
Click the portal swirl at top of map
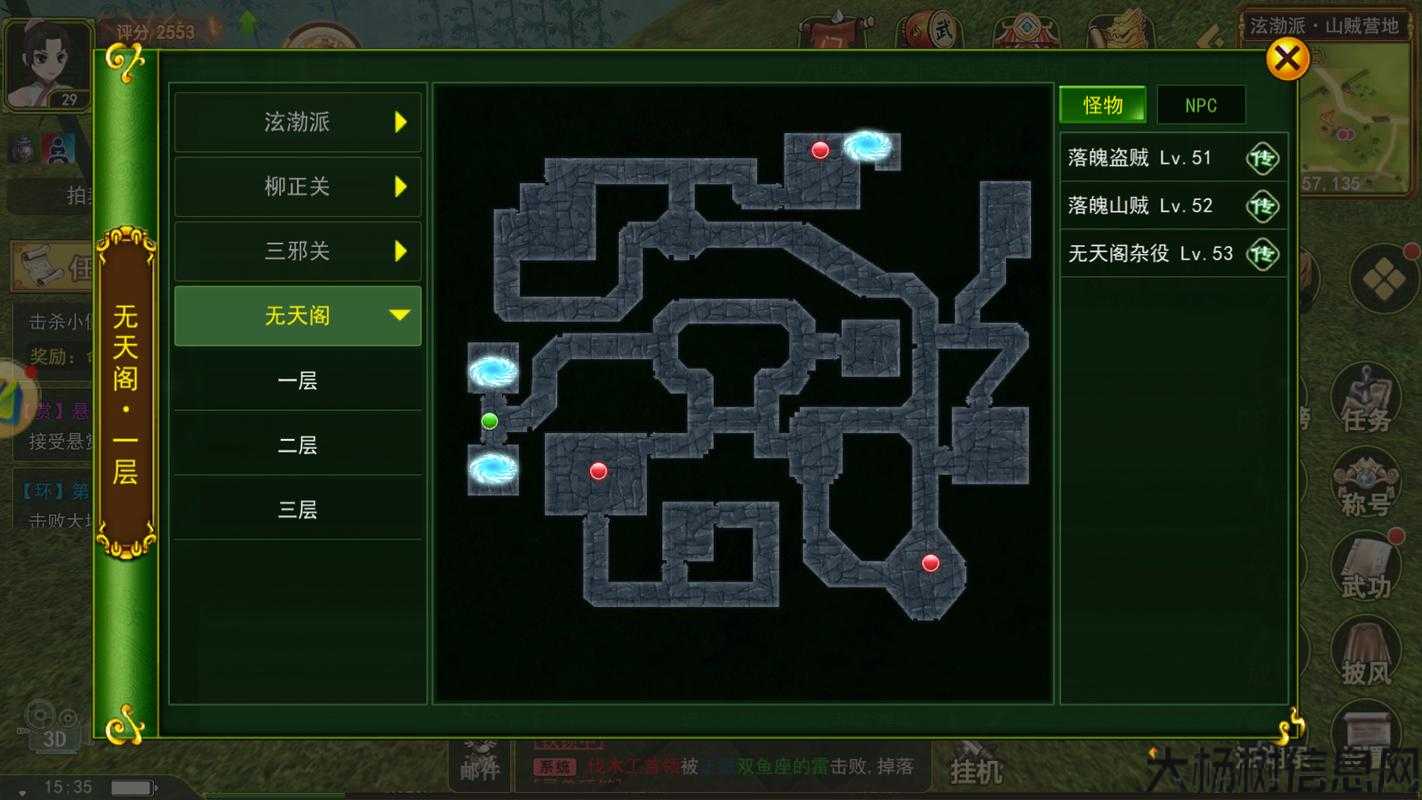tap(869, 147)
